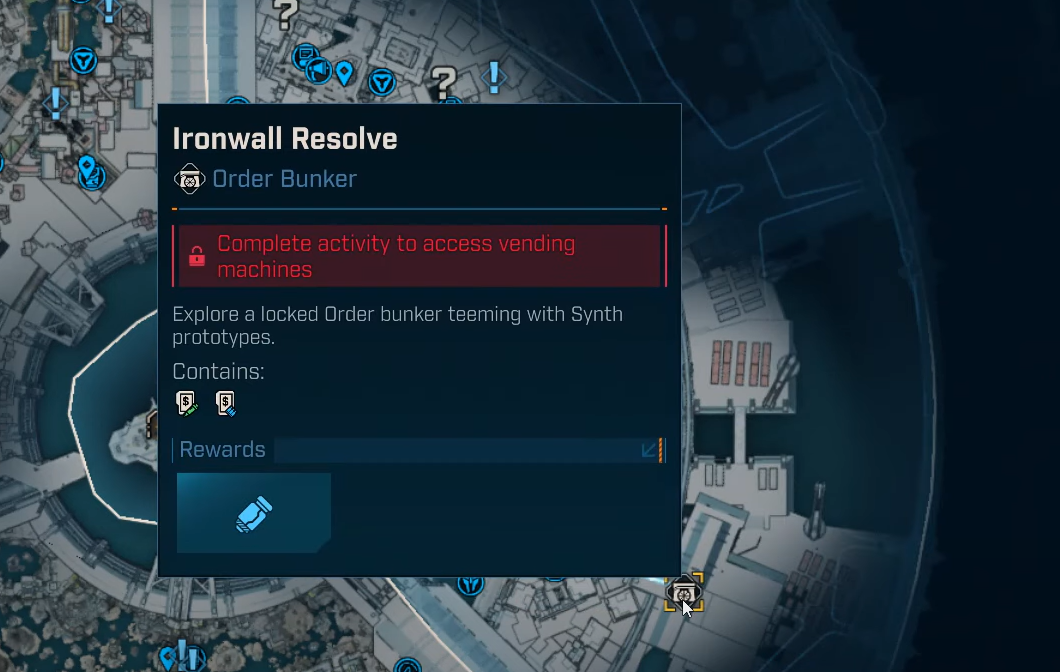Screen dimensions: 1060x672
Task: Select the megaphone map marker
Action: click(x=317, y=70)
